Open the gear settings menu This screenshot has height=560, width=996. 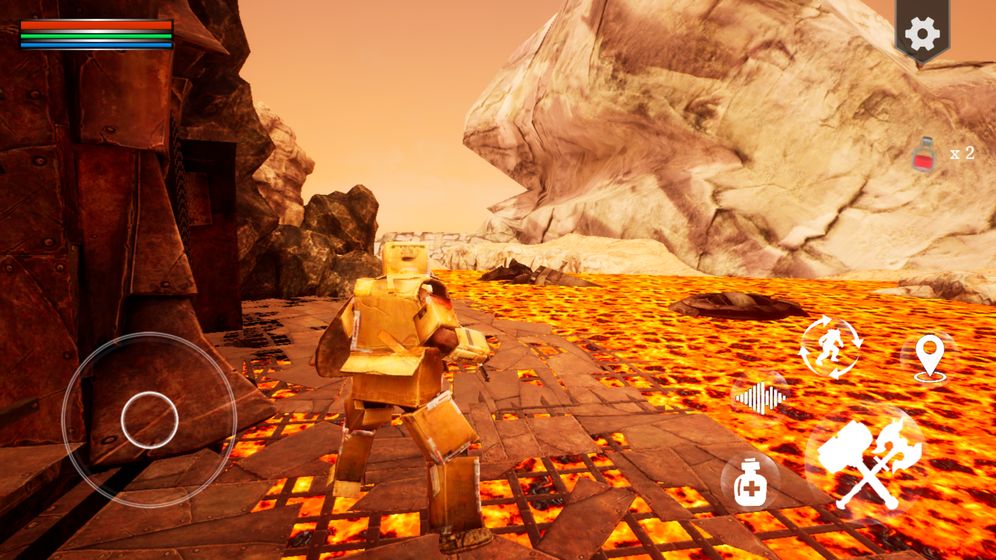(921, 32)
